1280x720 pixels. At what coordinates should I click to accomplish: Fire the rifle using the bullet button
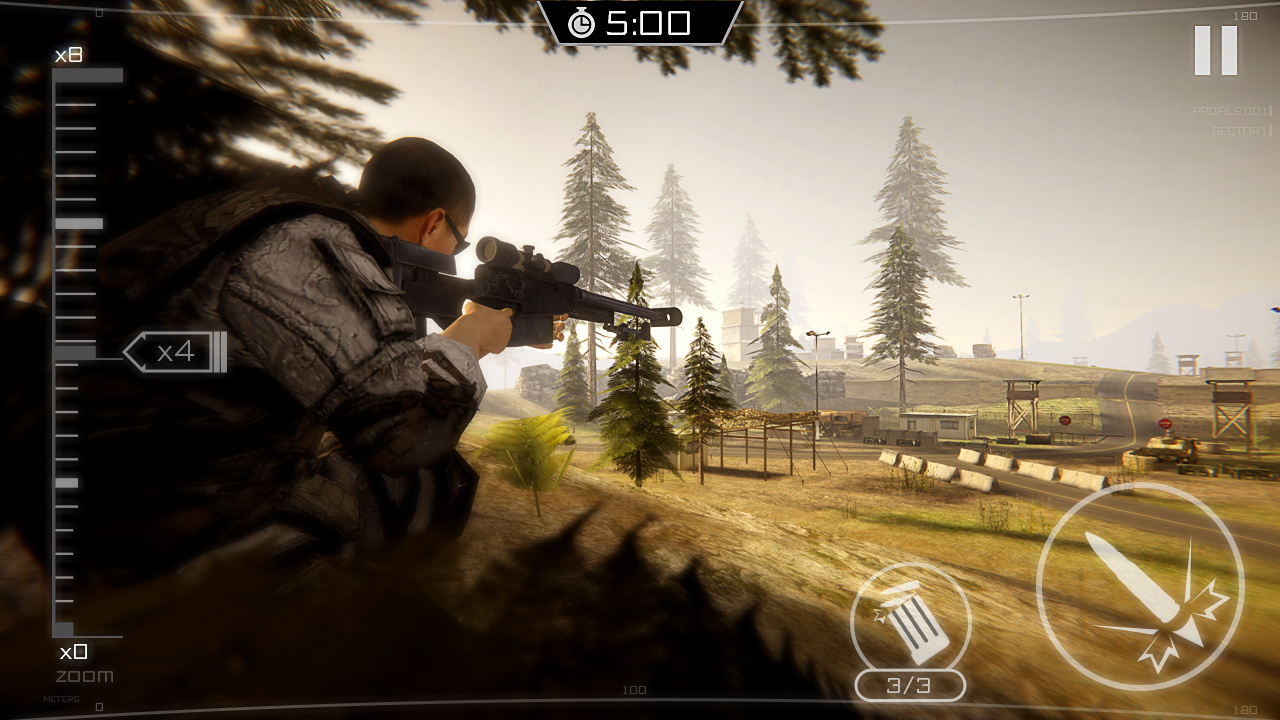[1140, 586]
